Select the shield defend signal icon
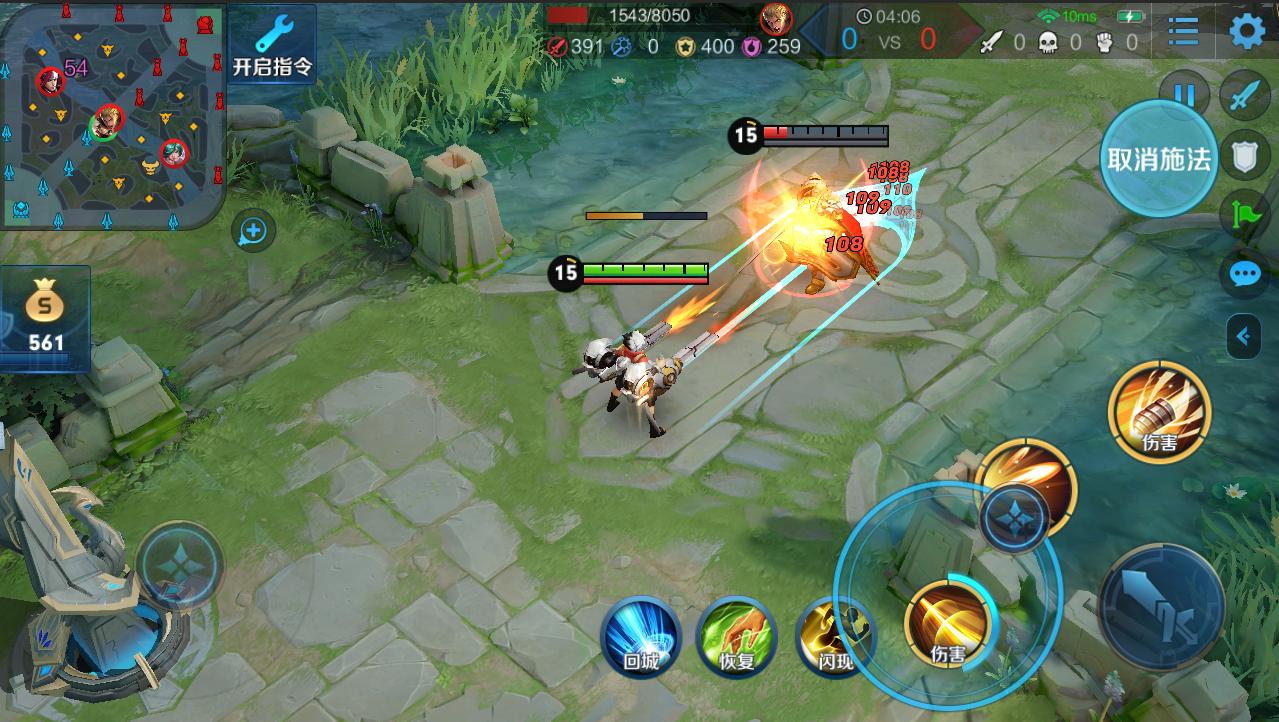The width and height of the screenshot is (1279, 722). click(1245, 155)
